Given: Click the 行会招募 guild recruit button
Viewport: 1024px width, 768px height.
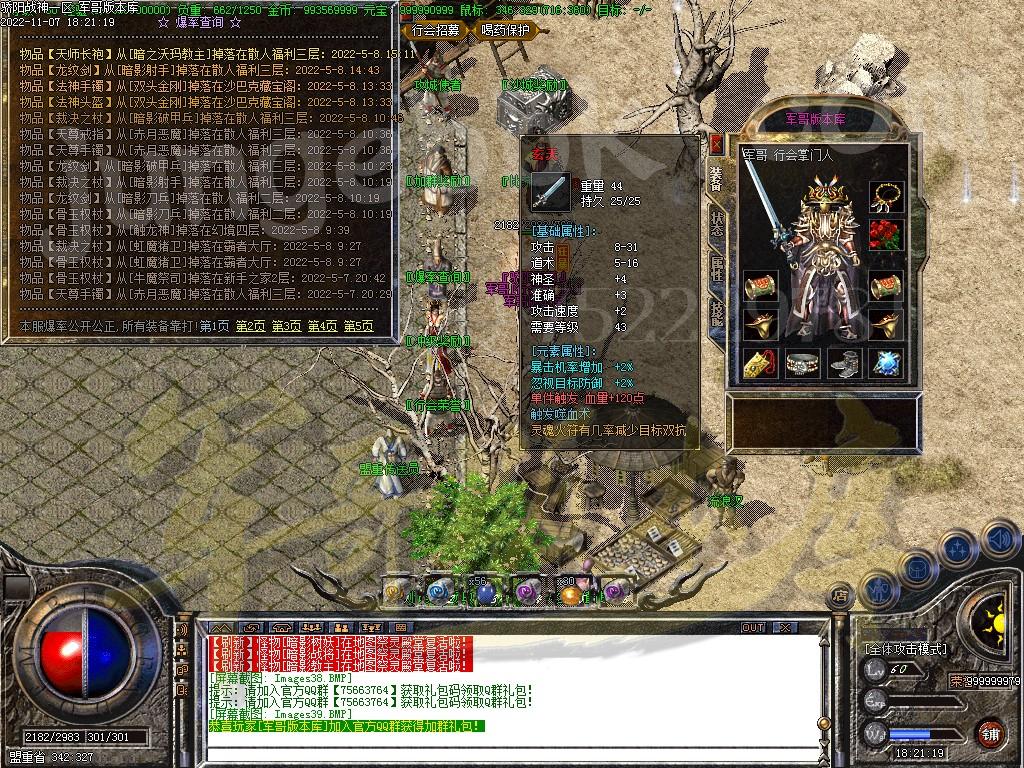Looking at the screenshot, I should (x=436, y=30).
